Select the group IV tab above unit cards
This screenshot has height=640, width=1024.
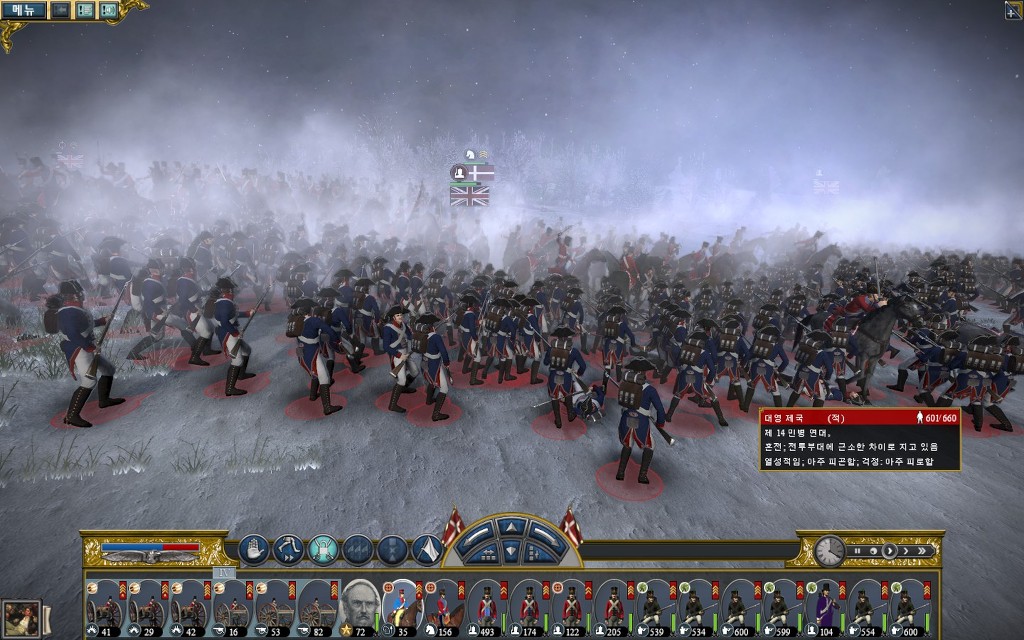point(224,573)
